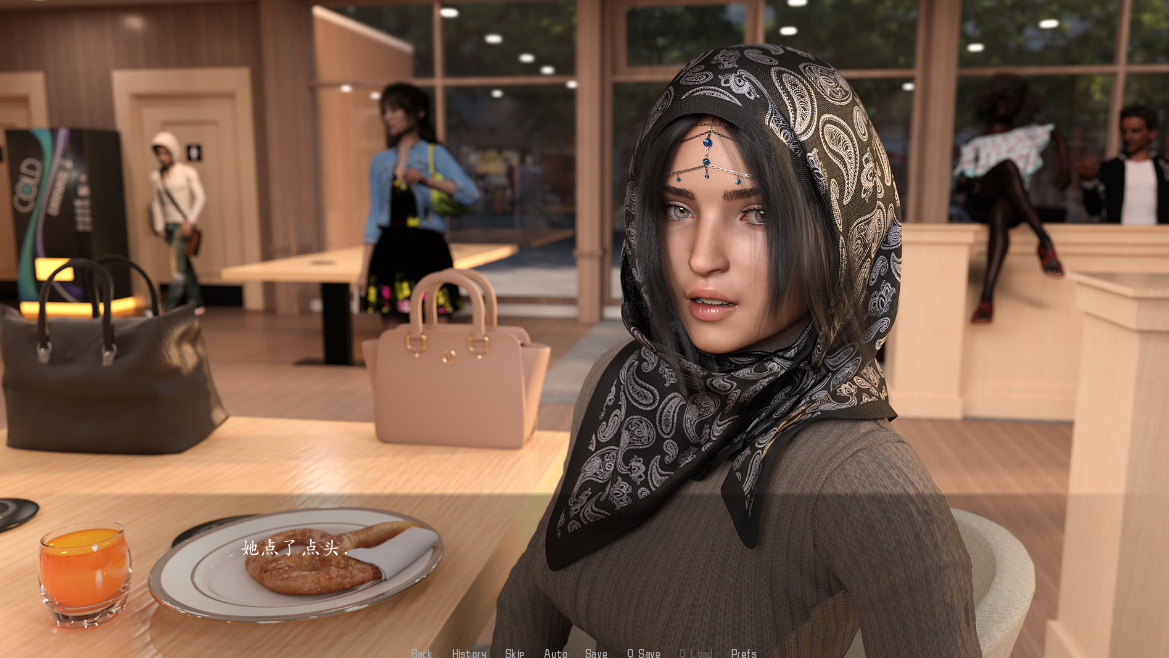Open the Save screen
This screenshot has width=1169, height=658.
596,653
